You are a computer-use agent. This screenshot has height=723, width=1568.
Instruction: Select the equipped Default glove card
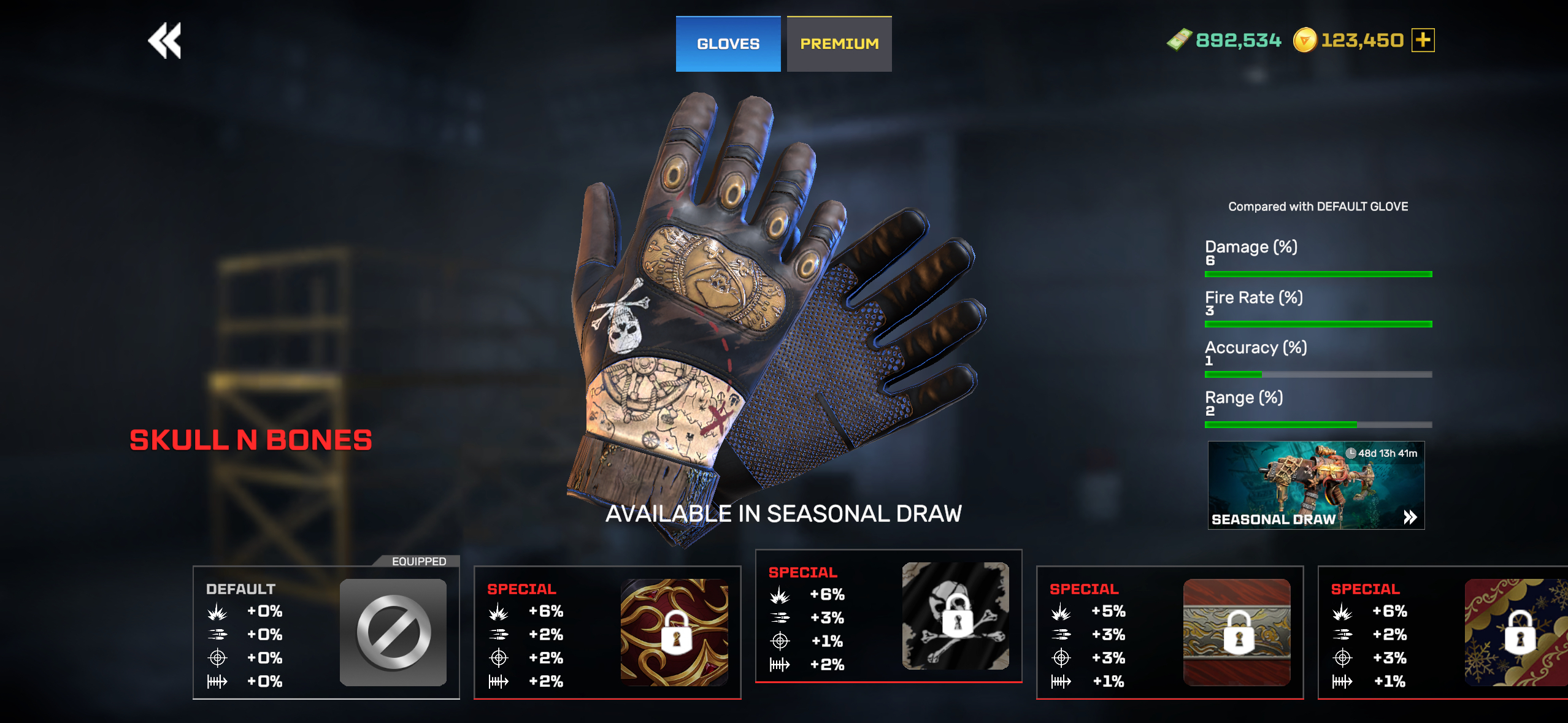point(326,632)
